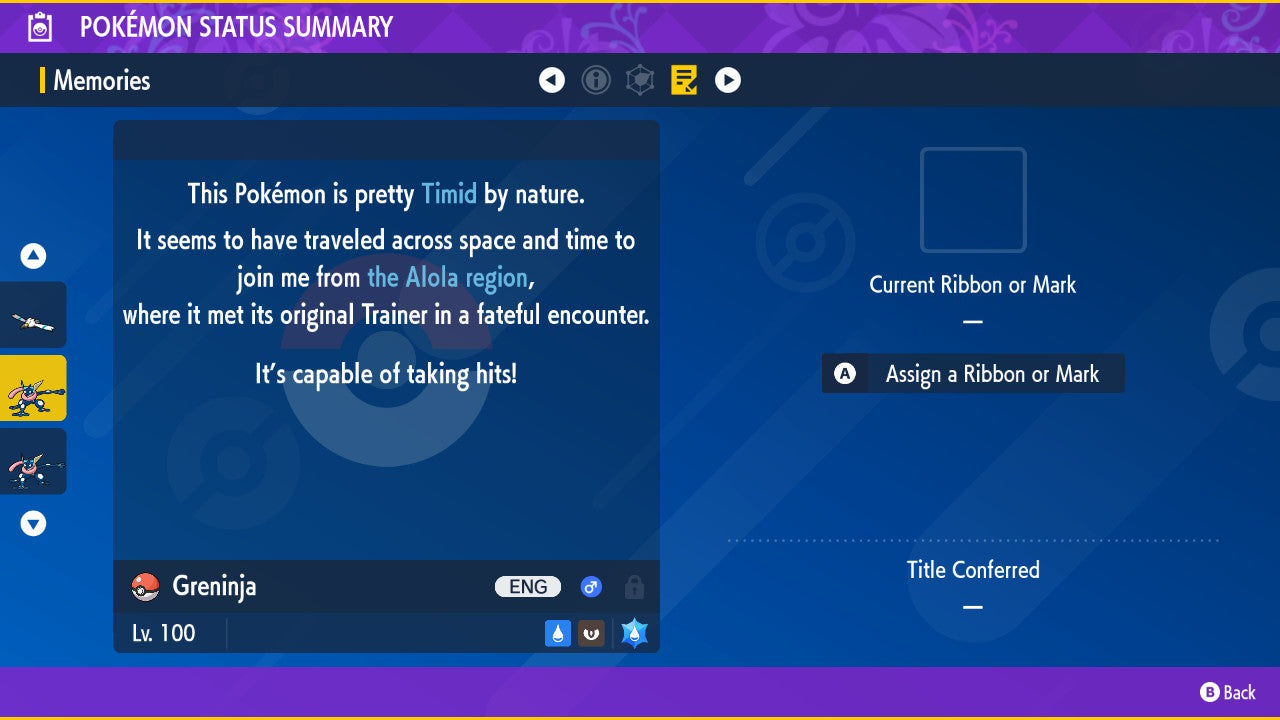Image resolution: width=1280 pixels, height=720 pixels.
Task: Click the male gender symbol
Action: tap(591, 587)
